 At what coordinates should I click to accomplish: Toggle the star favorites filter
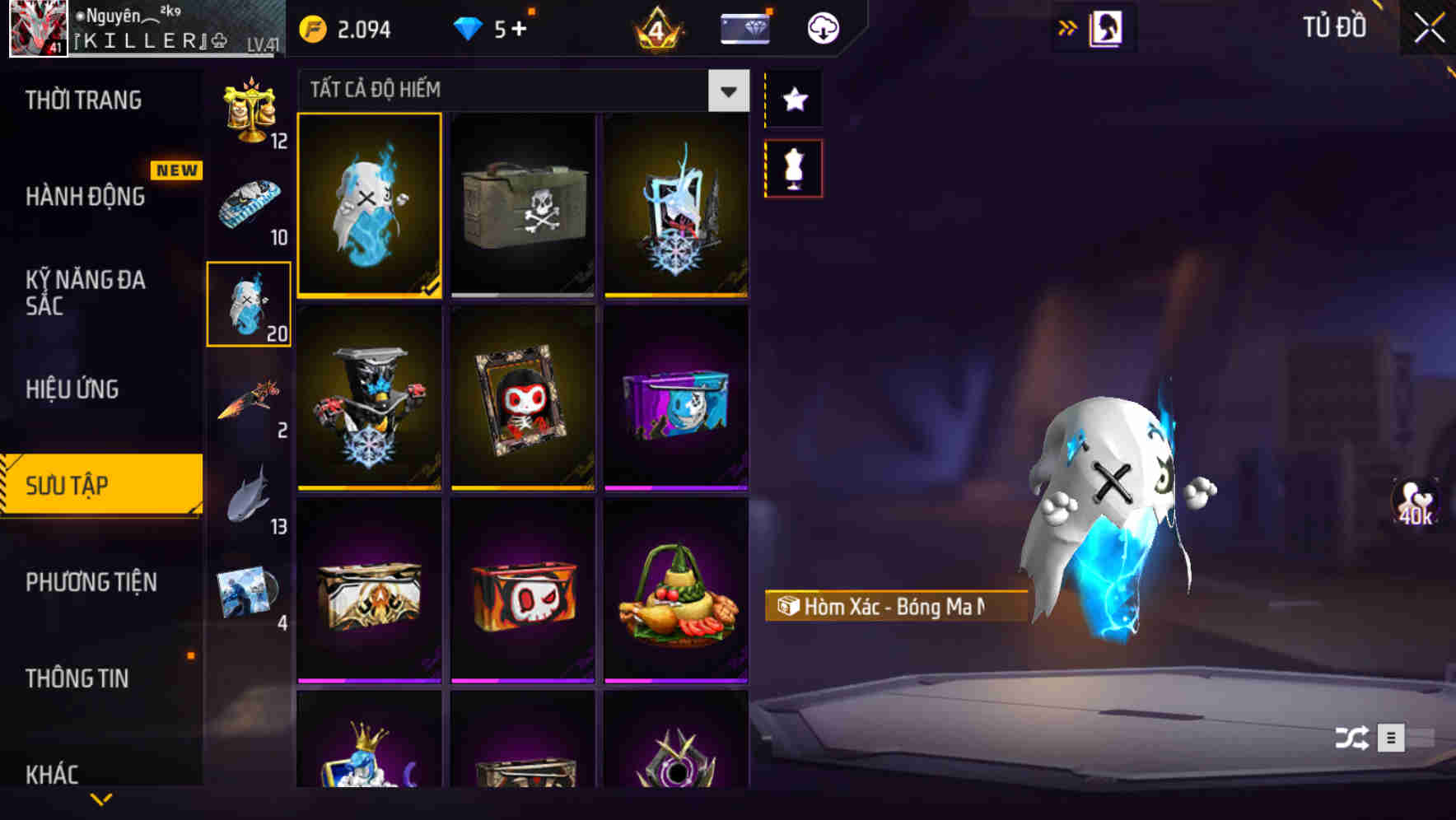(x=793, y=100)
